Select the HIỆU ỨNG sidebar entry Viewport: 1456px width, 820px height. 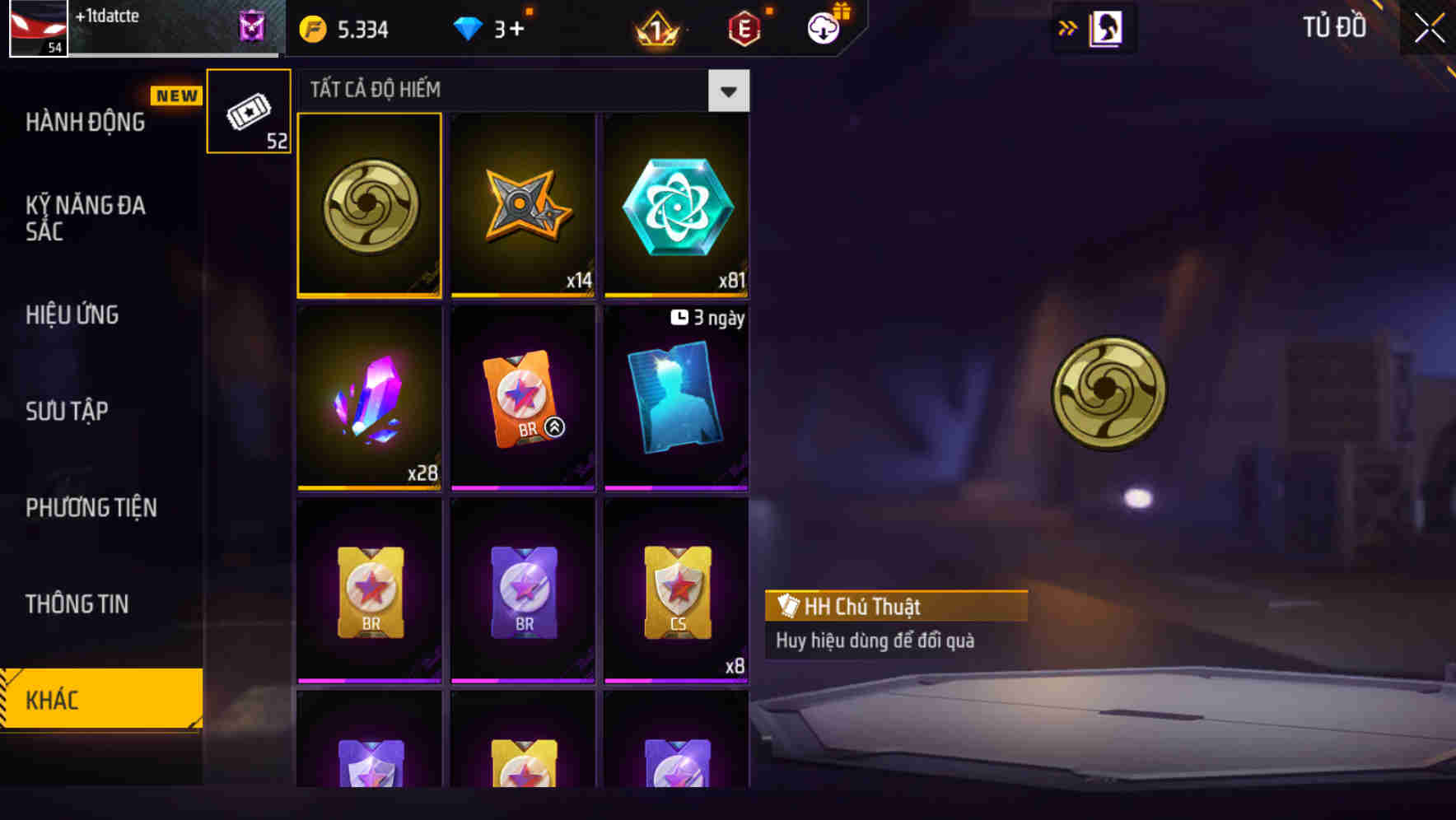tap(72, 314)
